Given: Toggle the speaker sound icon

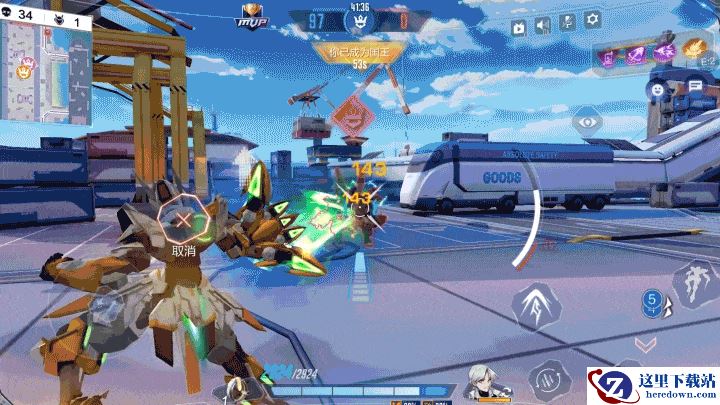Looking at the screenshot, I should pyautogui.click(x=543, y=27).
